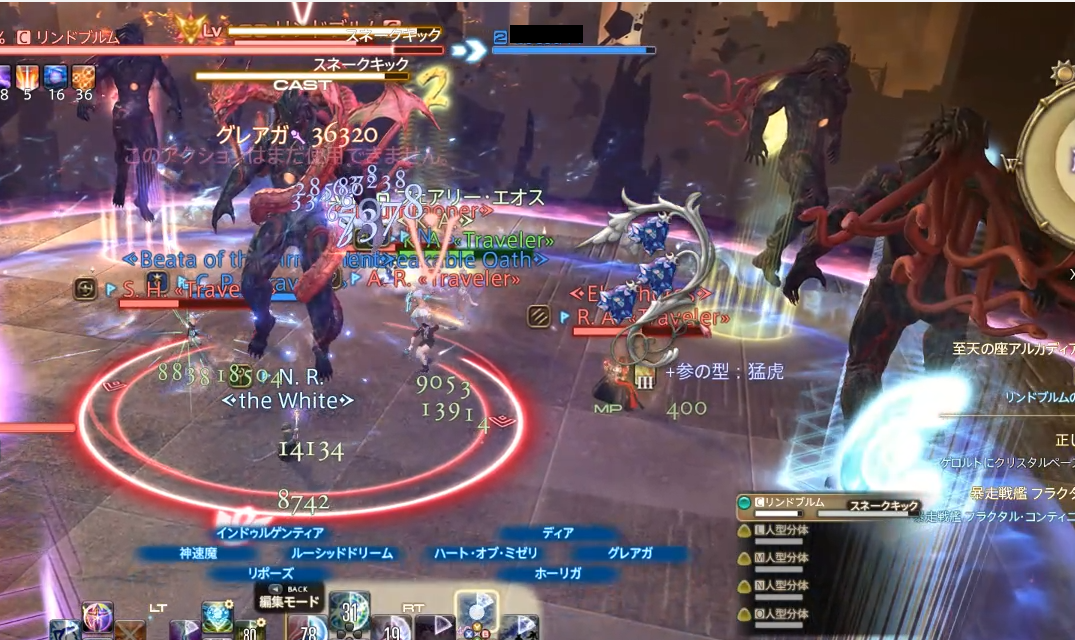Viewport: 1075px width, 640px height.
Task: Select O人型分体 in the enemy list
Action: (785, 613)
